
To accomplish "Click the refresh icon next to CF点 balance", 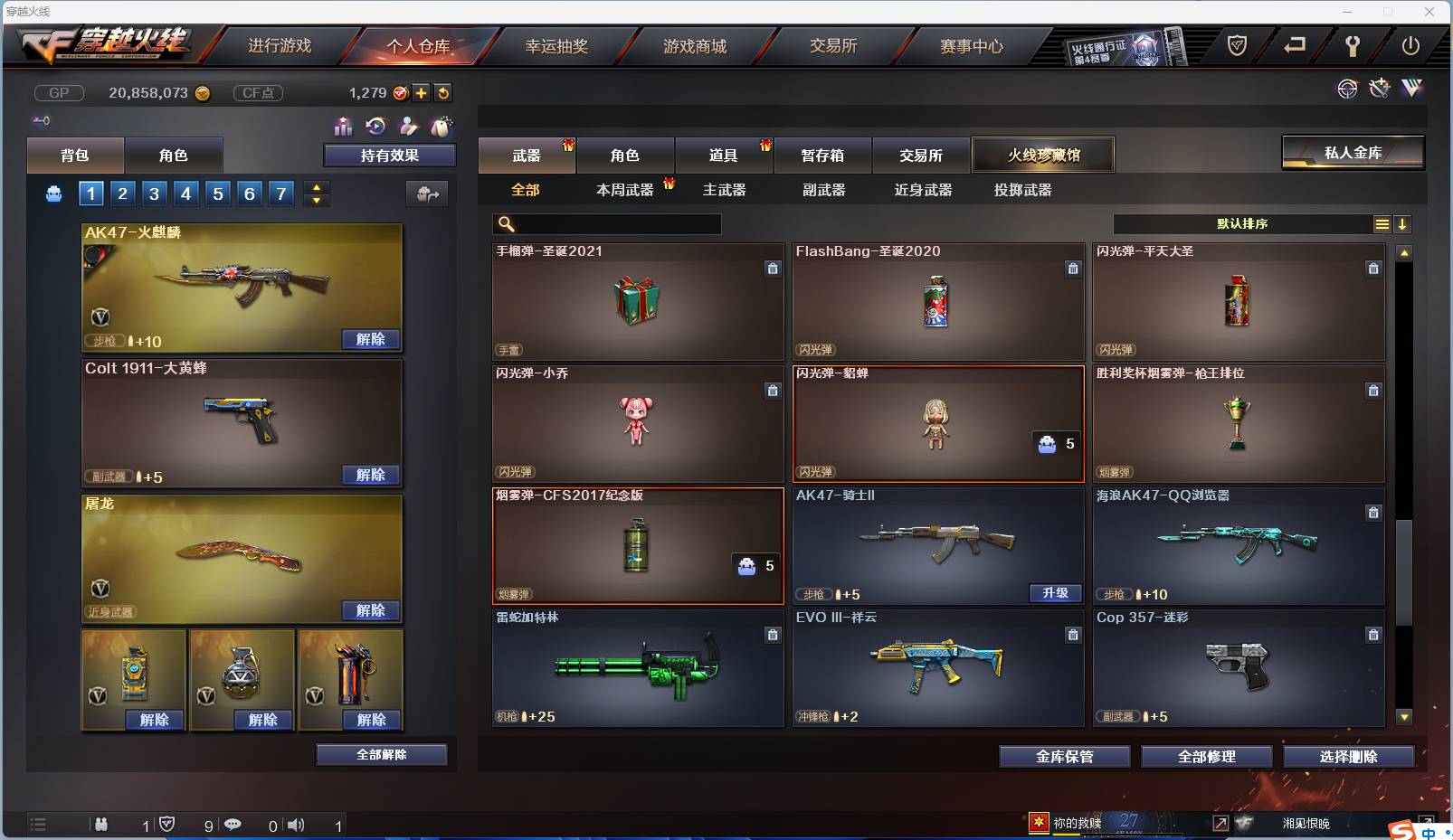I will [x=443, y=92].
